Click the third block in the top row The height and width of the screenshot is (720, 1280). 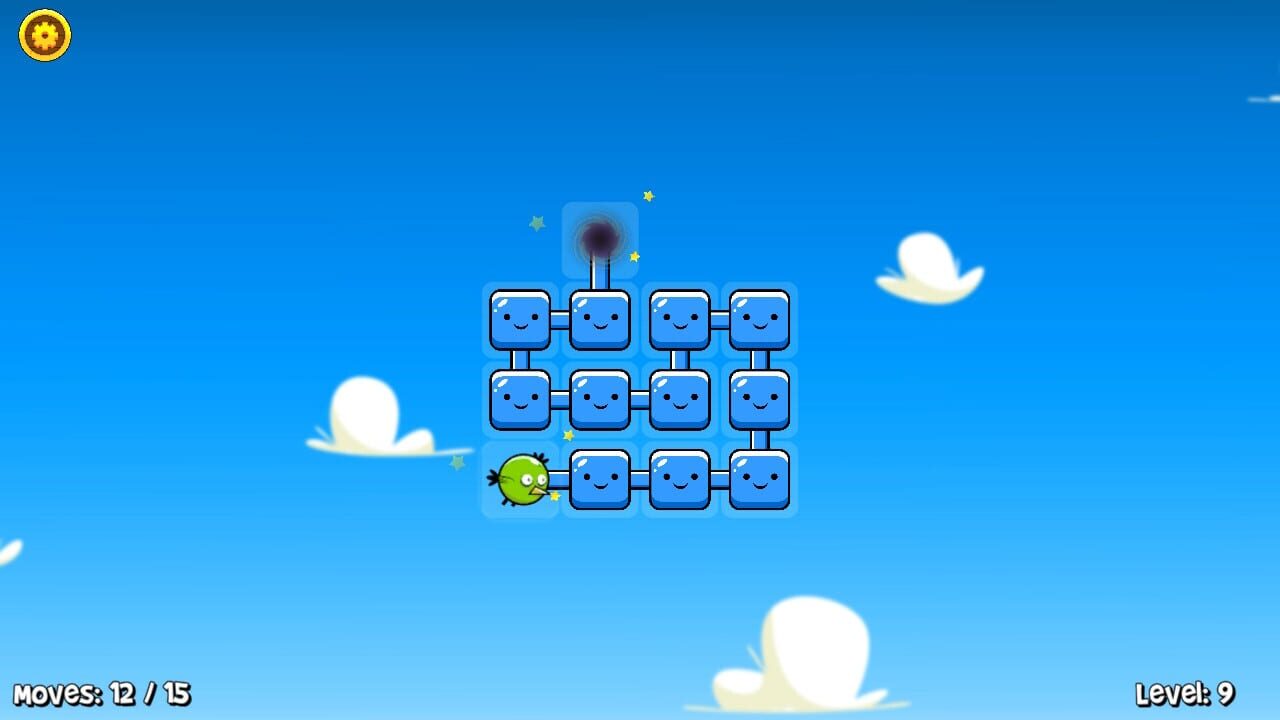pos(680,320)
